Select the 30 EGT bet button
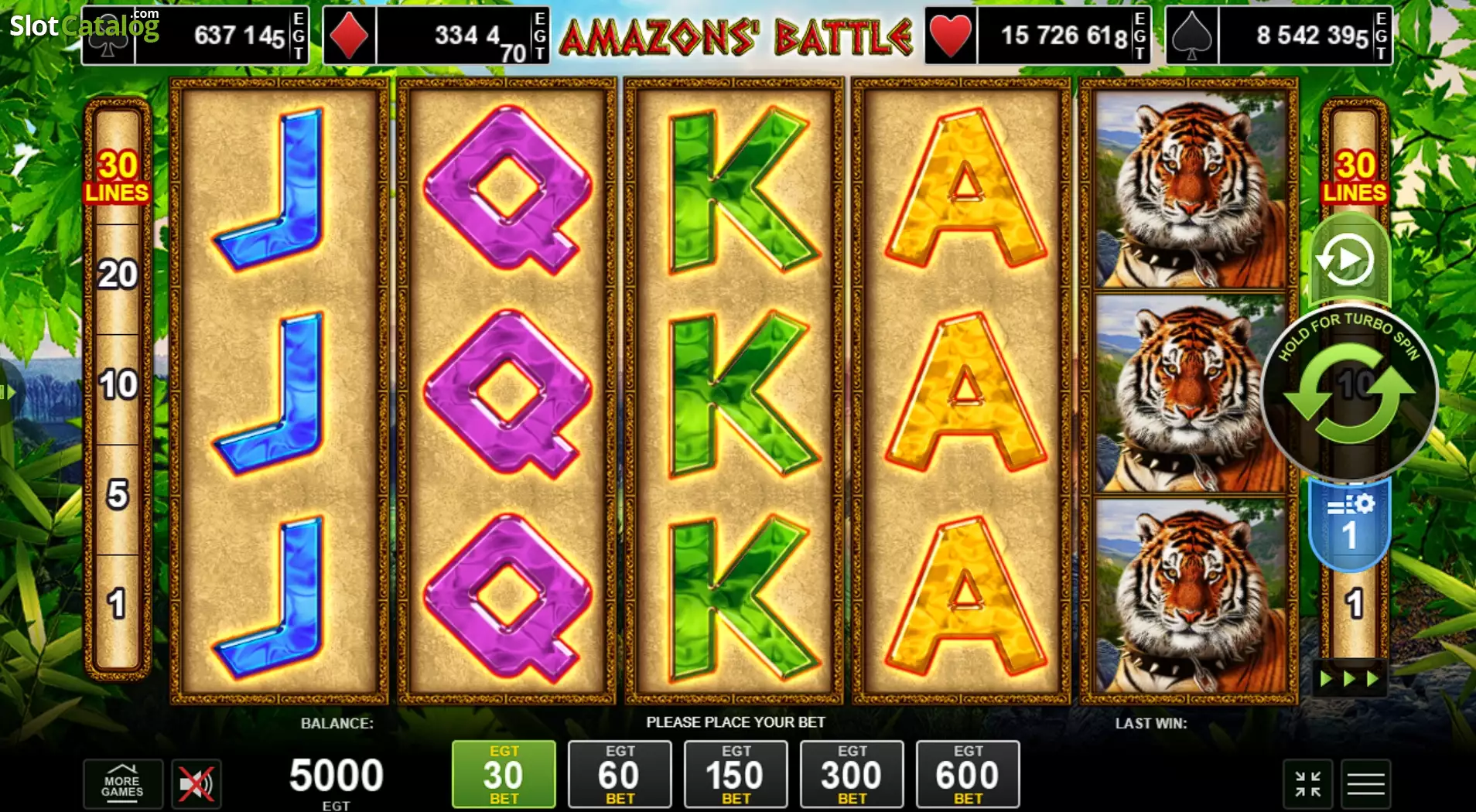The image size is (1476, 812). point(504,774)
